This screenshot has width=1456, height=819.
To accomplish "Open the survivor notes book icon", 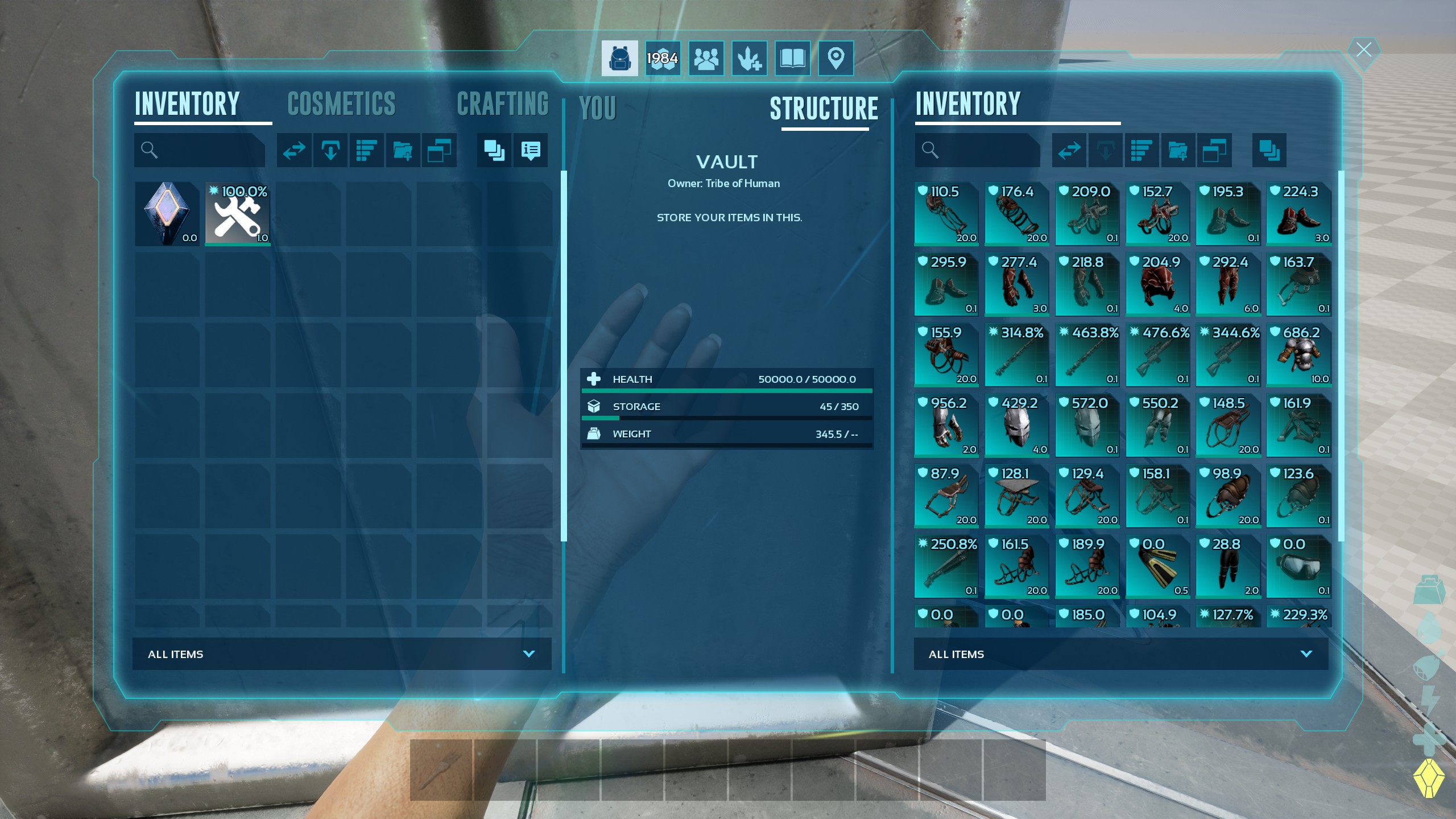I will pyautogui.click(x=792, y=58).
